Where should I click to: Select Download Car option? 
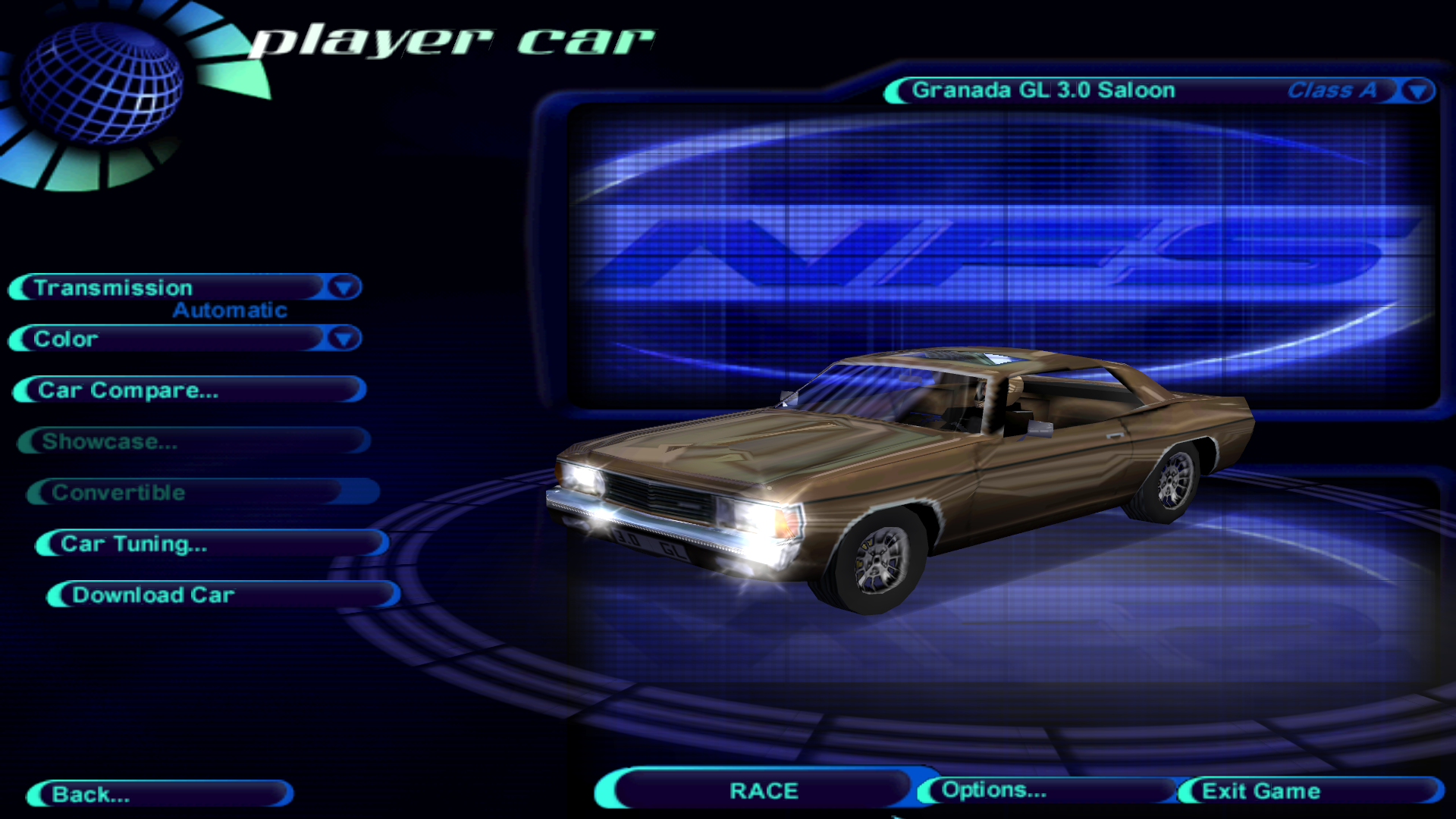pyautogui.click(x=223, y=595)
